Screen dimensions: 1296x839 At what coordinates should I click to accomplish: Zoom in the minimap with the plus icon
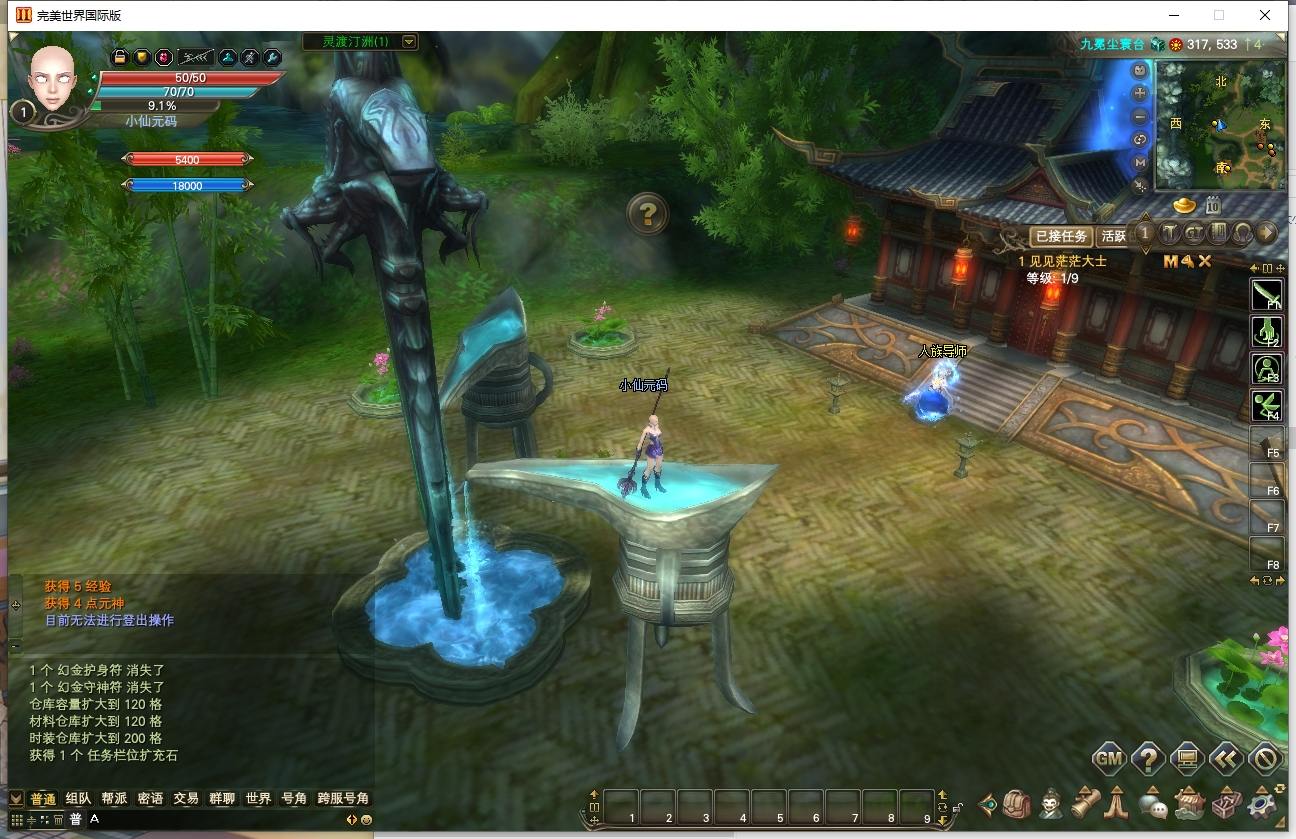click(1139, 91)
